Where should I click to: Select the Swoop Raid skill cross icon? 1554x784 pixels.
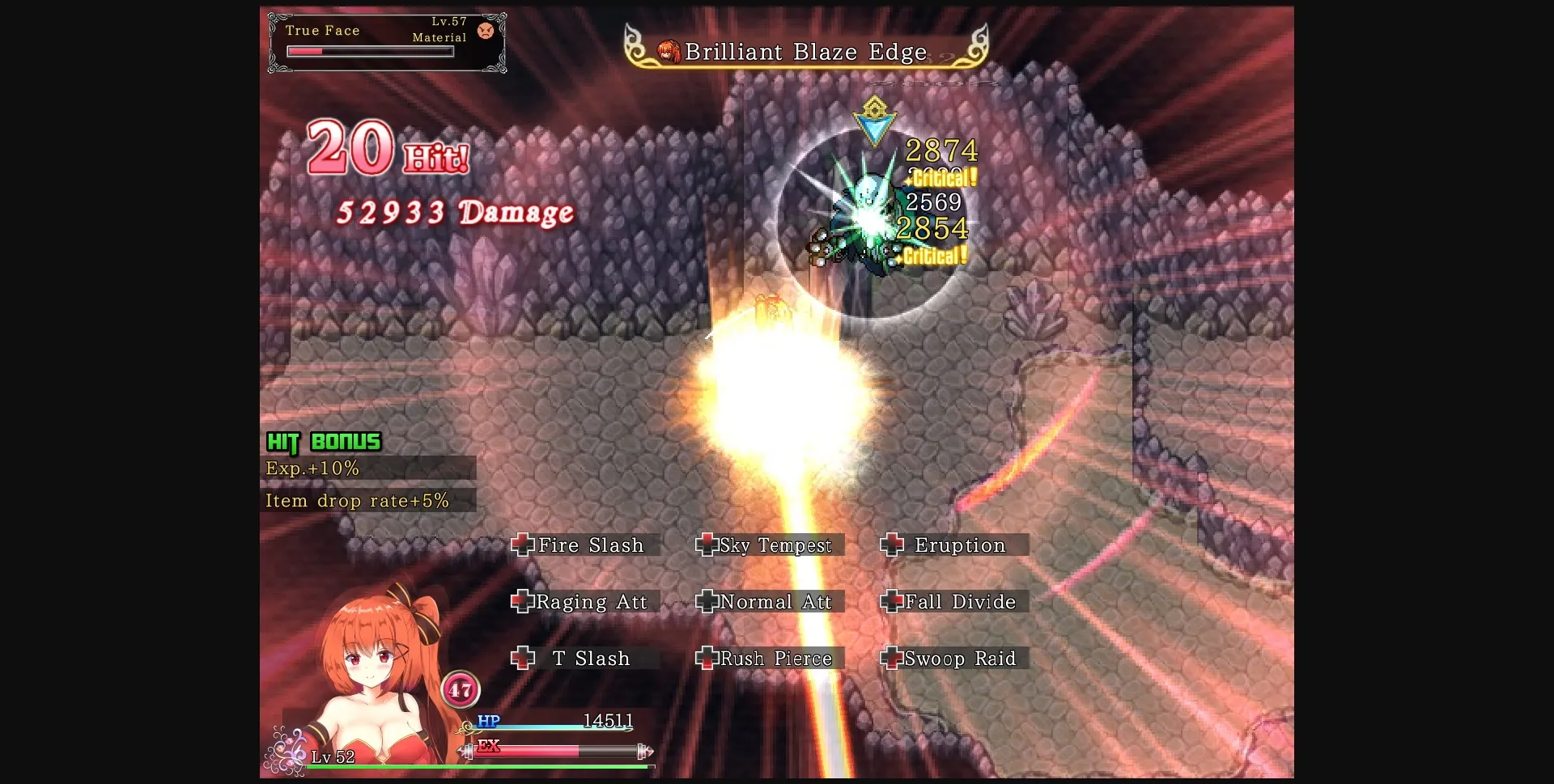click(x=892, y=659)
